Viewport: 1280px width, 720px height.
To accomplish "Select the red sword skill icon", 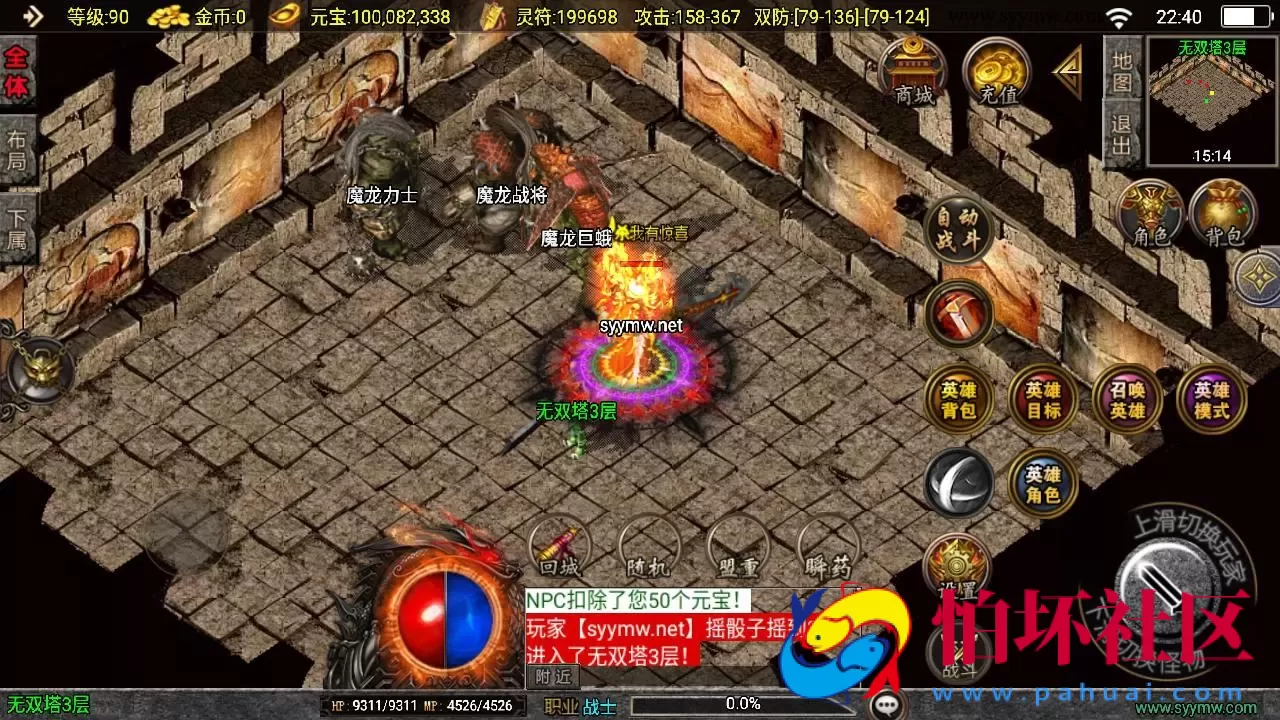I will [x=959, y=313].
